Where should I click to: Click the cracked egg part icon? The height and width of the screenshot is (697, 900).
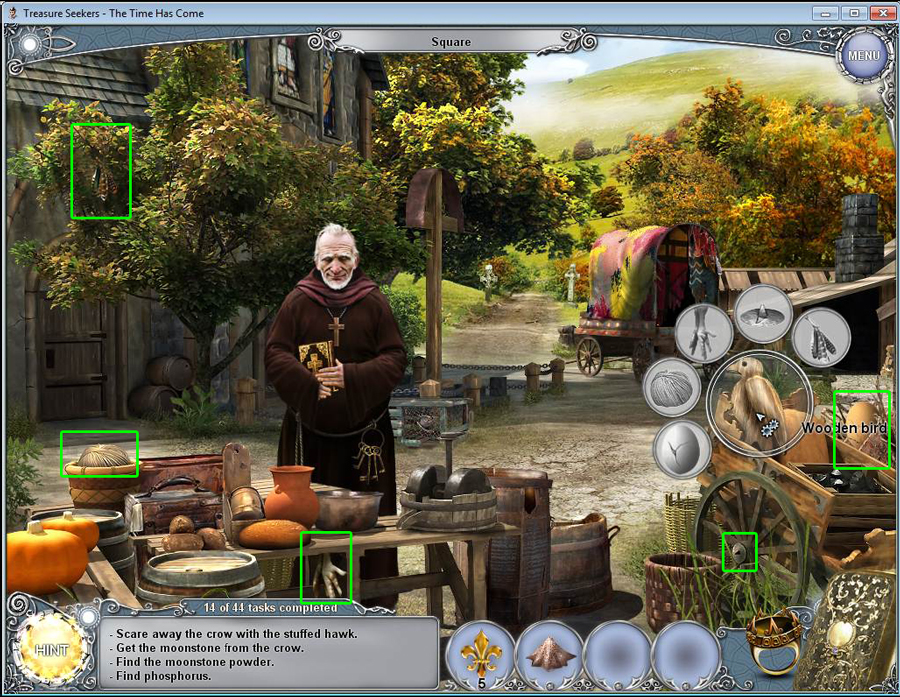click(x=683, y=450)
